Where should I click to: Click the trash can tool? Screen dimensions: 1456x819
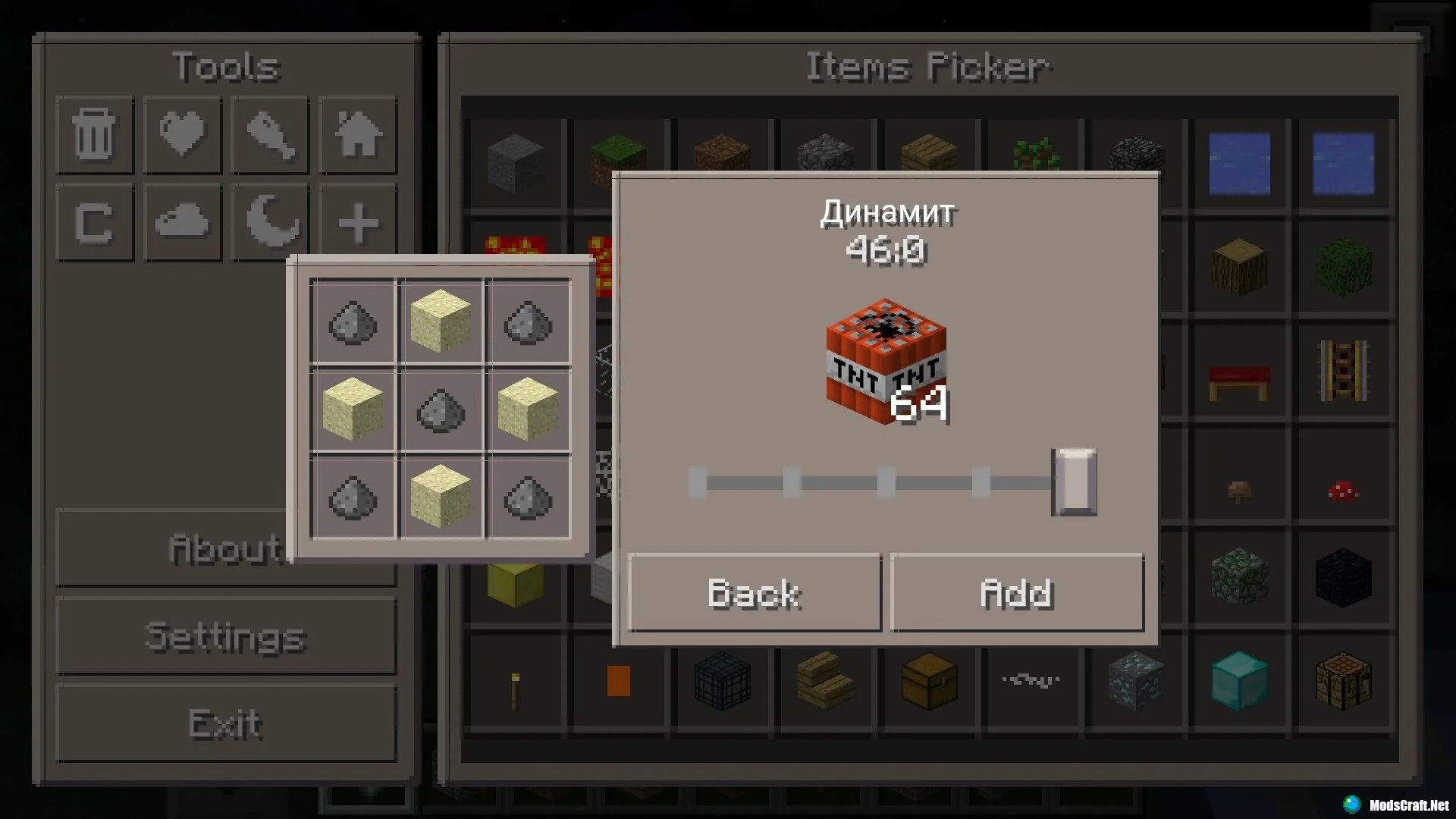pyautogui.click(x=95, y=135)
